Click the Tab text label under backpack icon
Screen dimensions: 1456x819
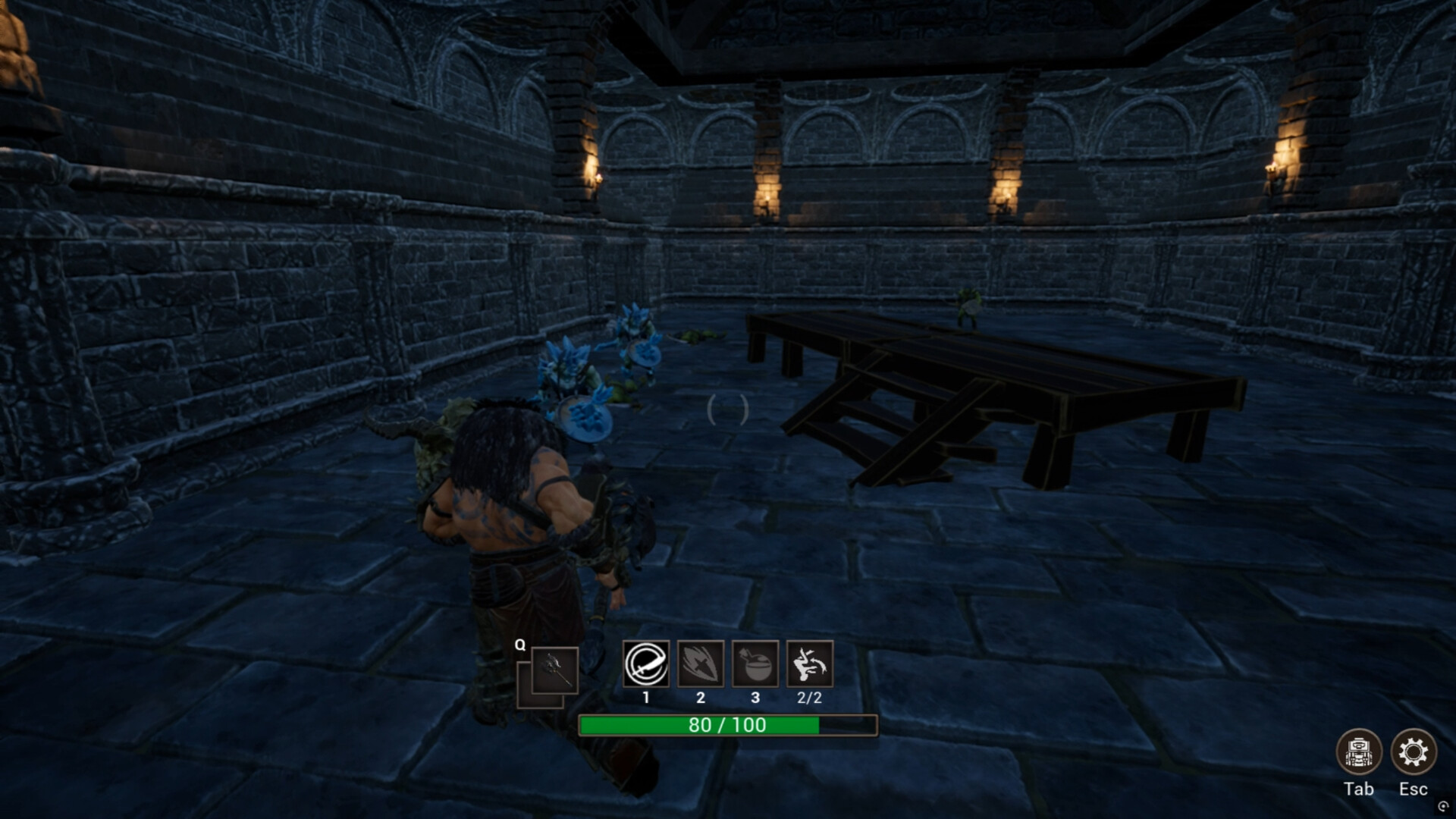point(1359,789)
